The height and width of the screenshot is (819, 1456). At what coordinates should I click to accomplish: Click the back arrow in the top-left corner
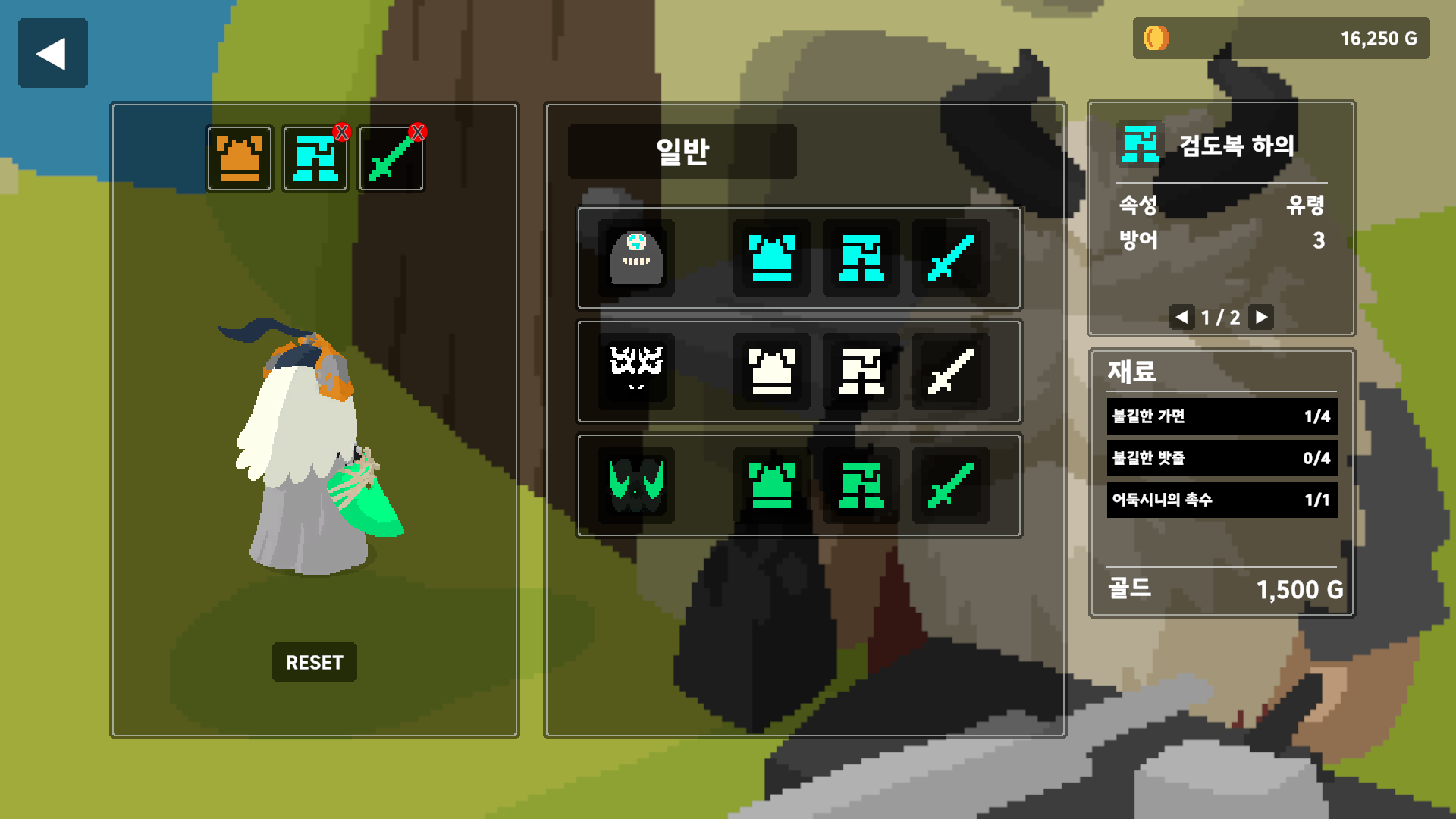[x=52, y=52]
